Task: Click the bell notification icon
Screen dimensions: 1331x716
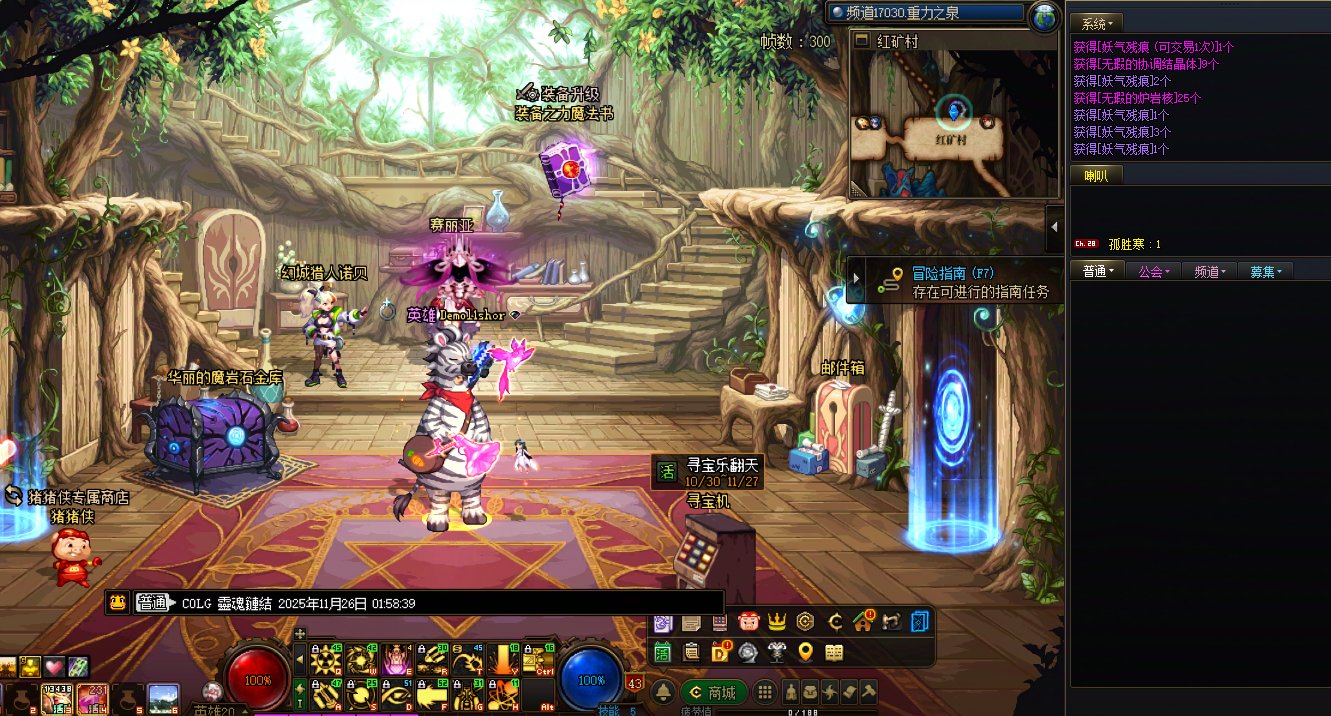Action: (x=663, y=692)
